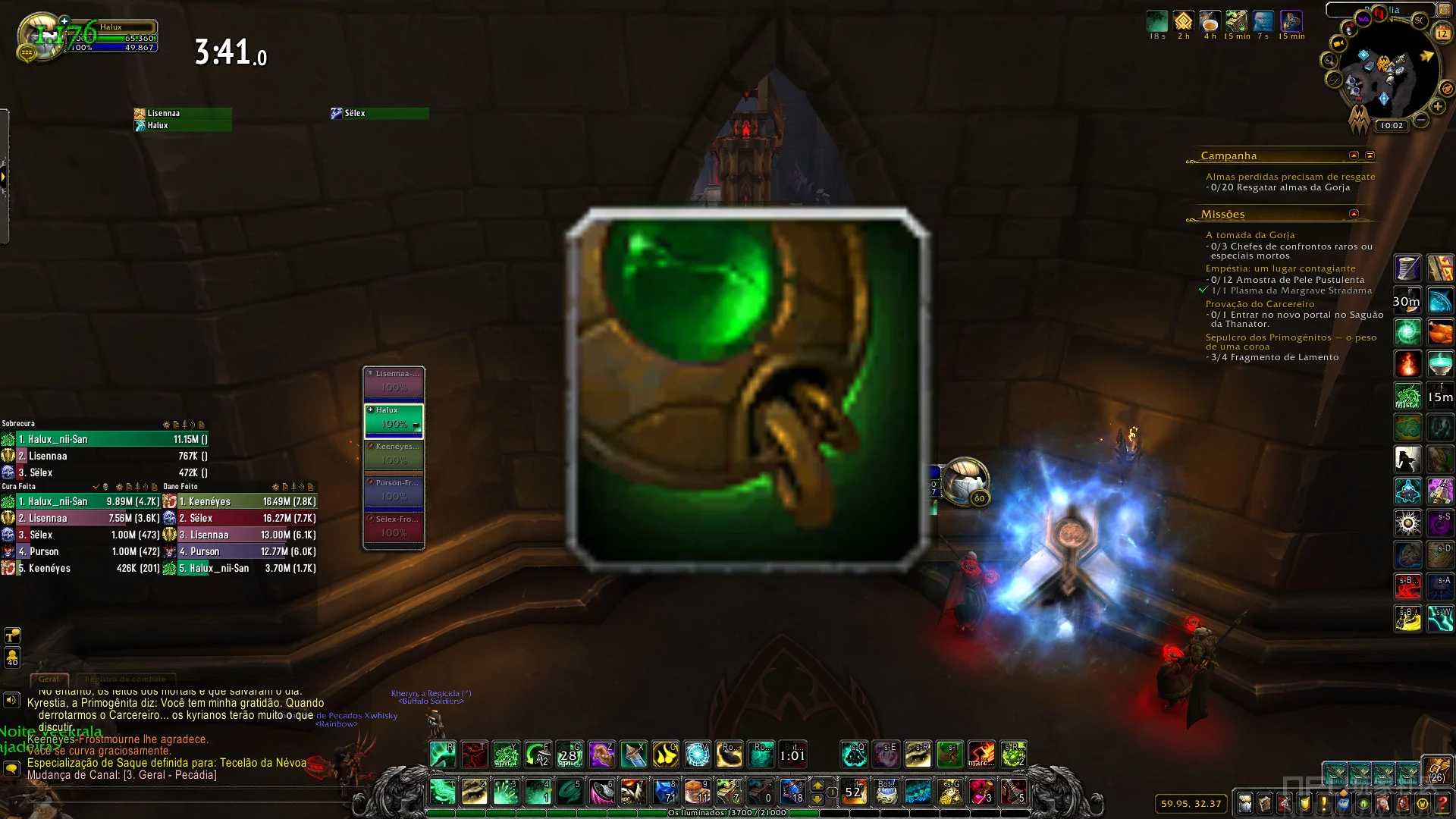
Task: Activate the yellow footprints ability
Action: pos(665,755)
